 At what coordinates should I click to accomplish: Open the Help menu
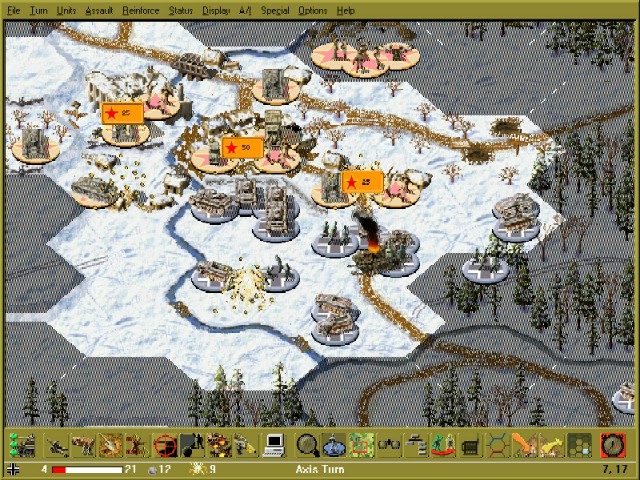[345, 10]
